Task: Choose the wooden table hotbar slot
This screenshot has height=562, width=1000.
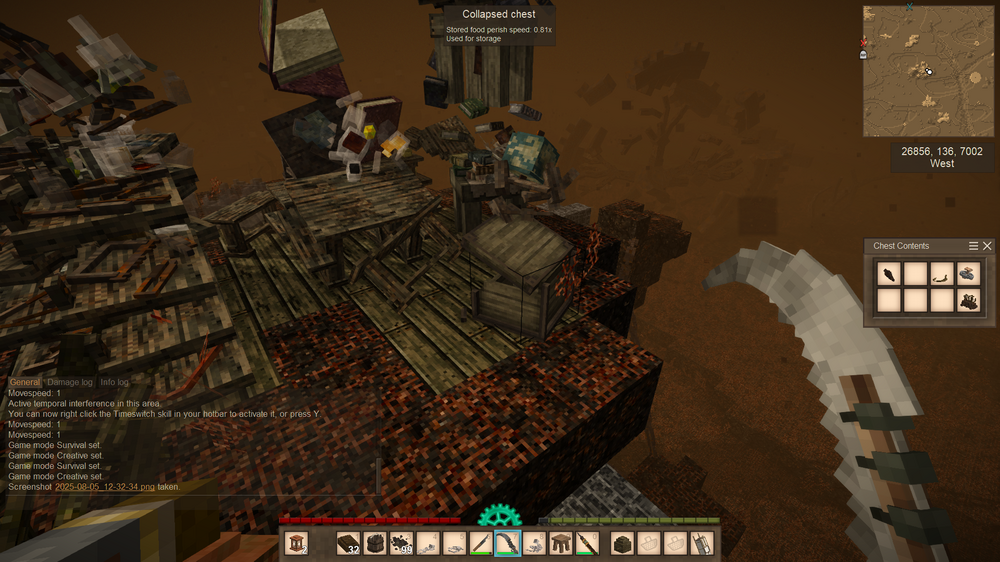Action: [x=561, y=543]
